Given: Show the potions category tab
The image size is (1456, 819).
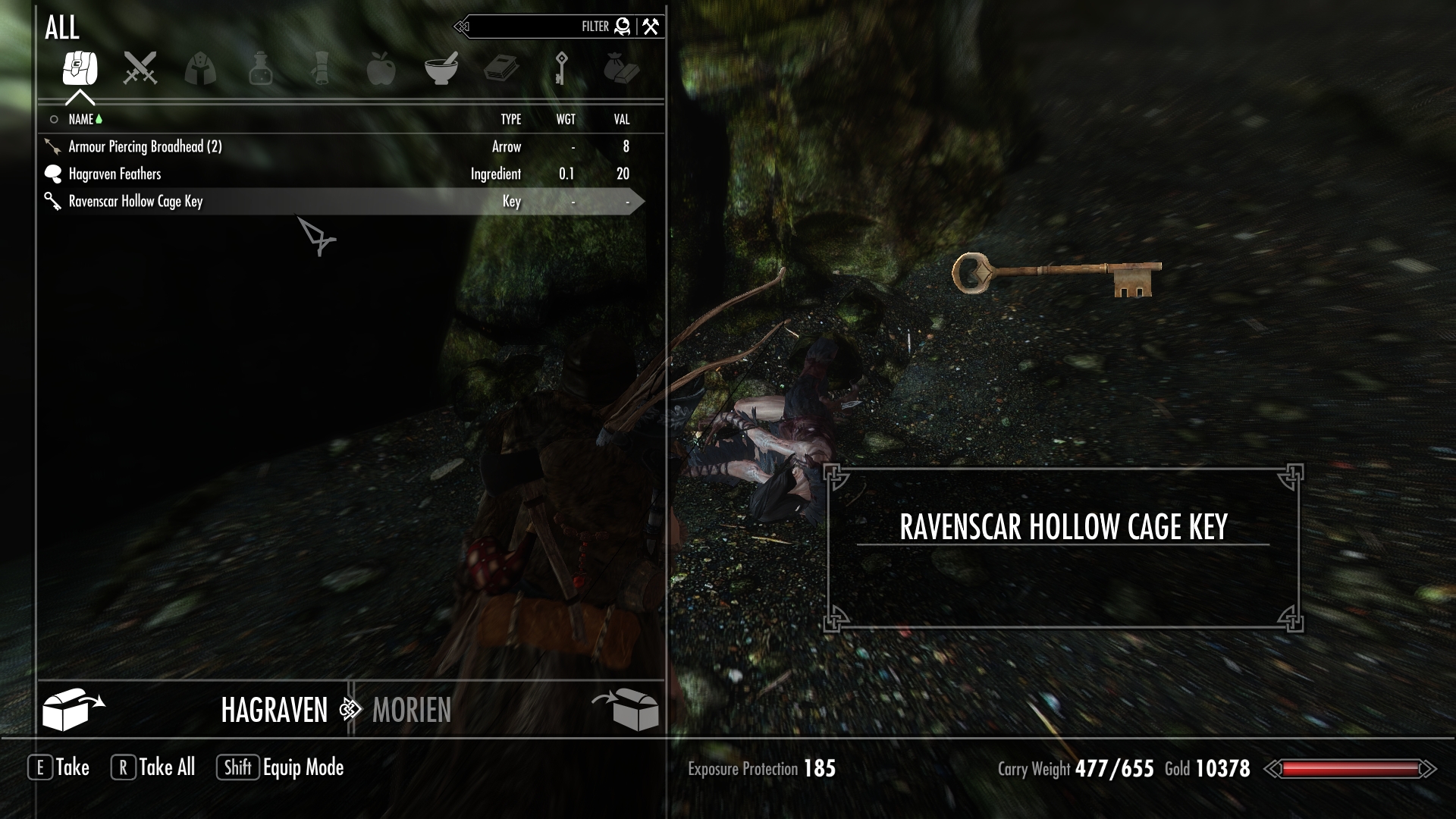Looking at the screenshot, I should point(260,68).
